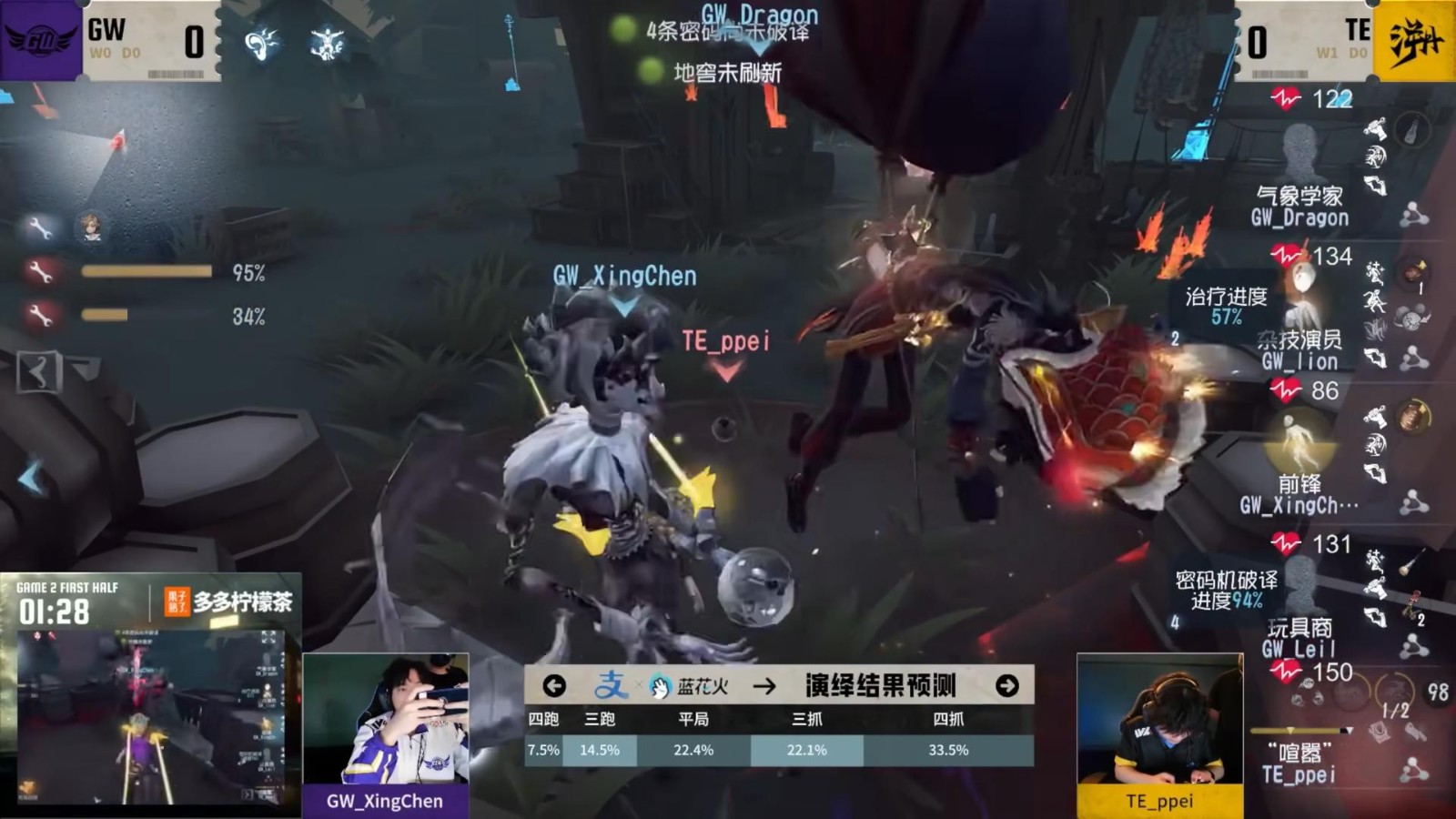
Task: Click the exit gate icon
Action: point(38,371)
